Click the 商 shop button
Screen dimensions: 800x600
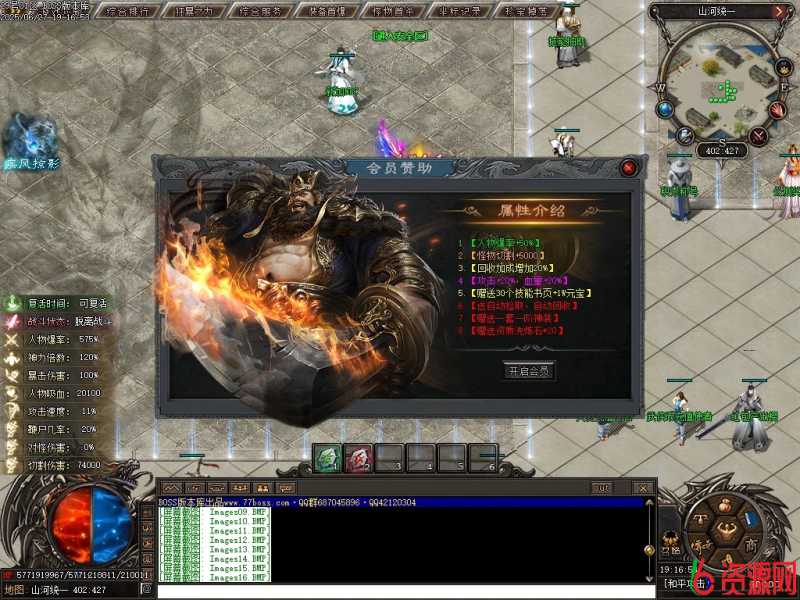tap(749, 545)
